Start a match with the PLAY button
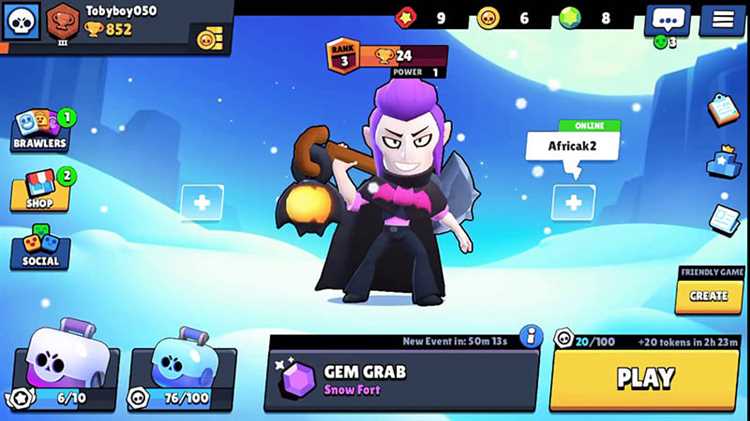The image size is (750, 421). point(644,378)
